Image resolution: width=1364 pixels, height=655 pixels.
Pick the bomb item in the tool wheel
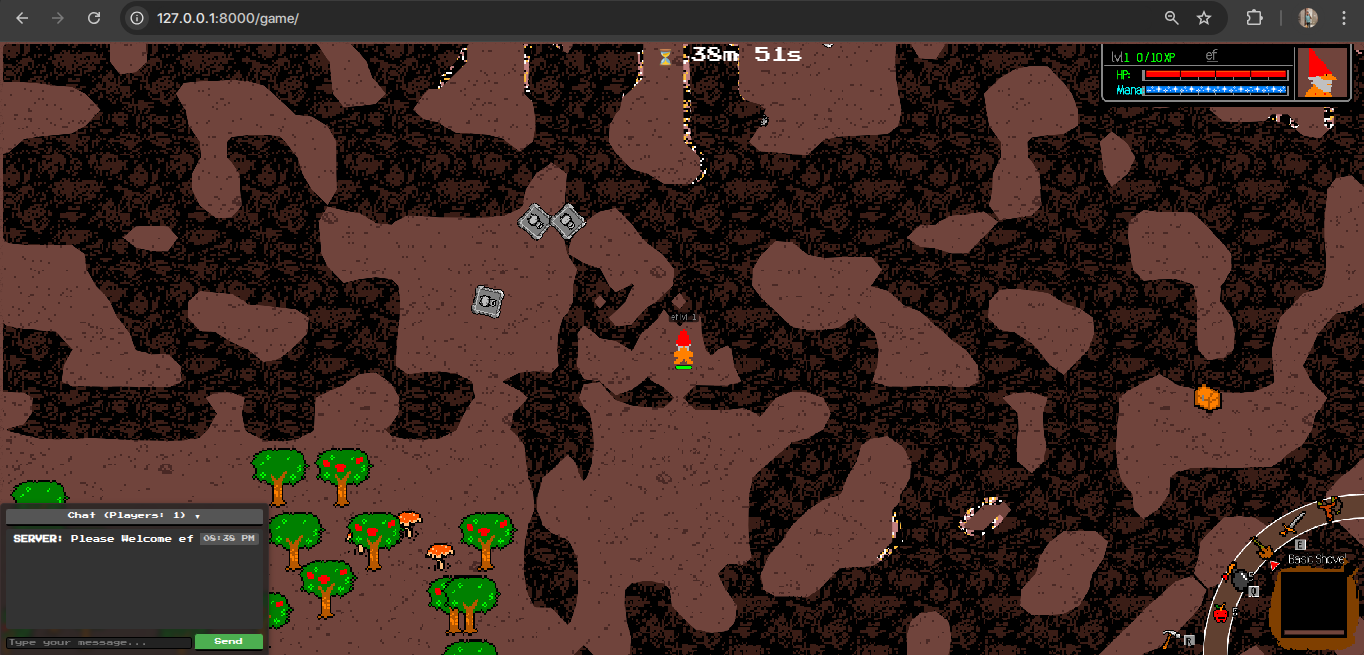coord(1241,578)
